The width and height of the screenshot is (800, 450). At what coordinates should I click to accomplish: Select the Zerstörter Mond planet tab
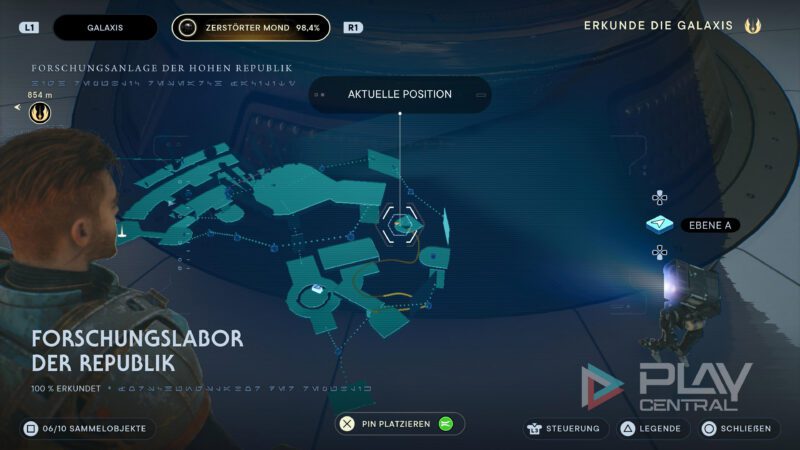coord(250,27)
